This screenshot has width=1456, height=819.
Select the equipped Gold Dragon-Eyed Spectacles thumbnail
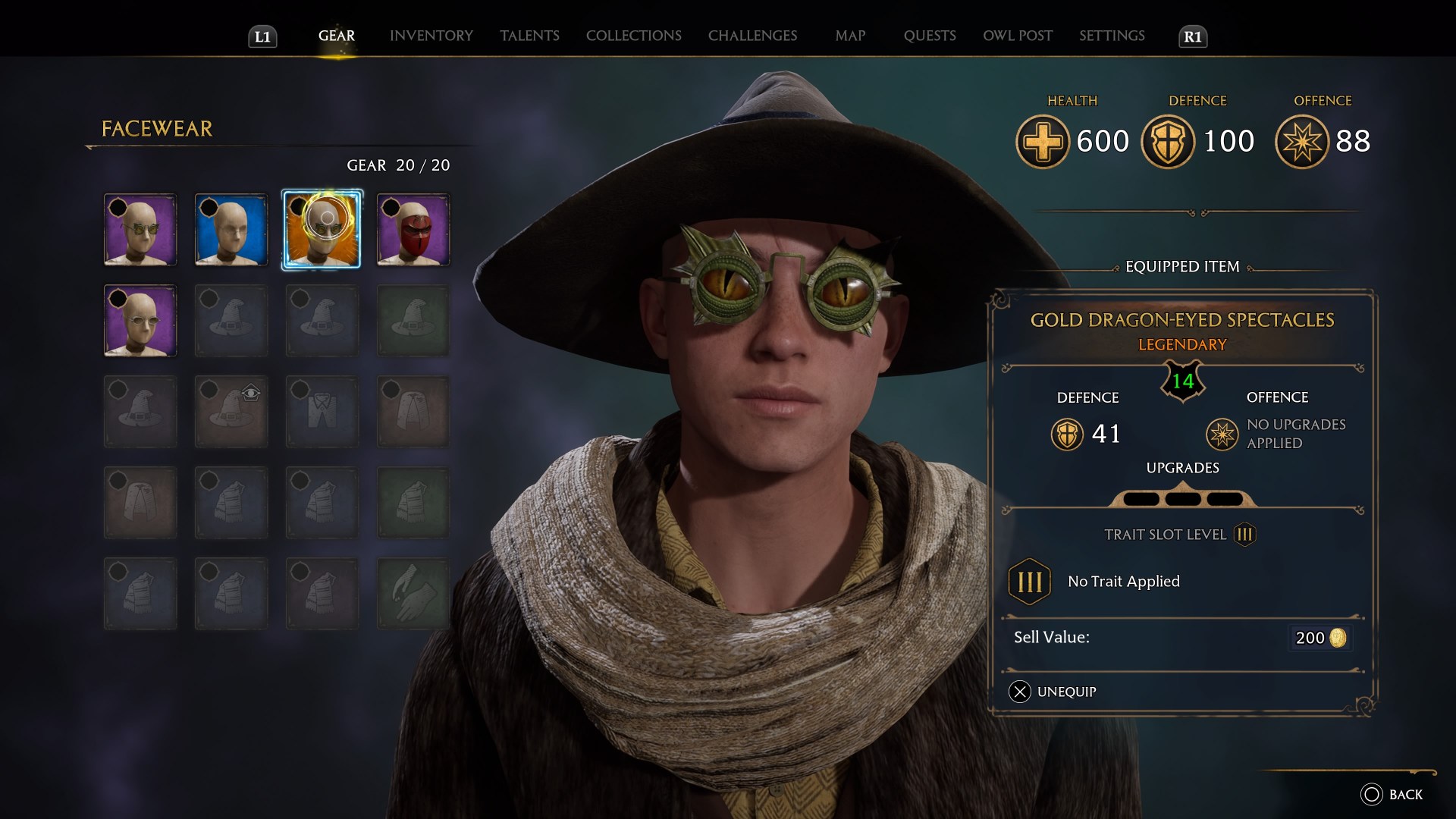pos(322,230)
